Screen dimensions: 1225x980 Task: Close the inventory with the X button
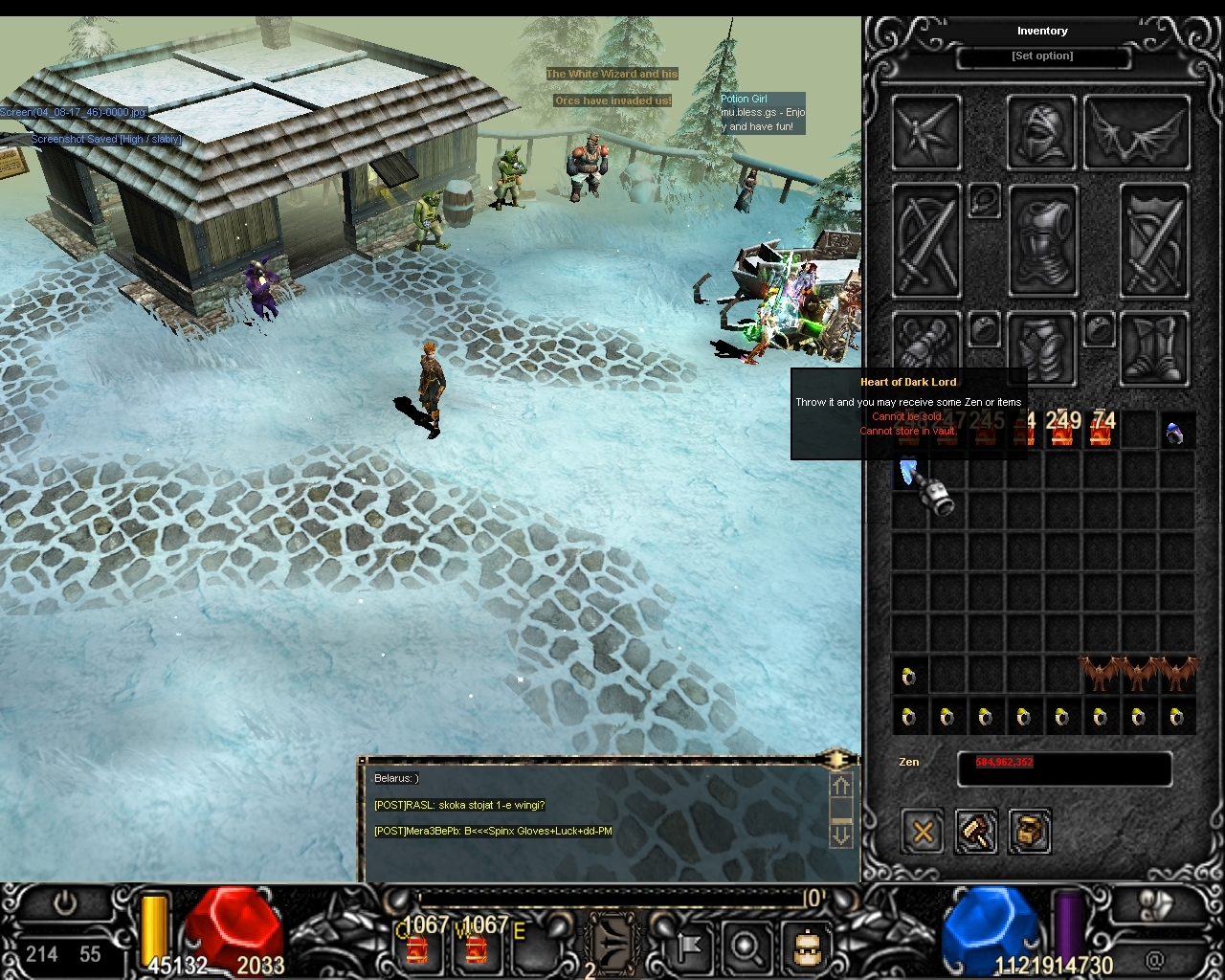[923, 832]
